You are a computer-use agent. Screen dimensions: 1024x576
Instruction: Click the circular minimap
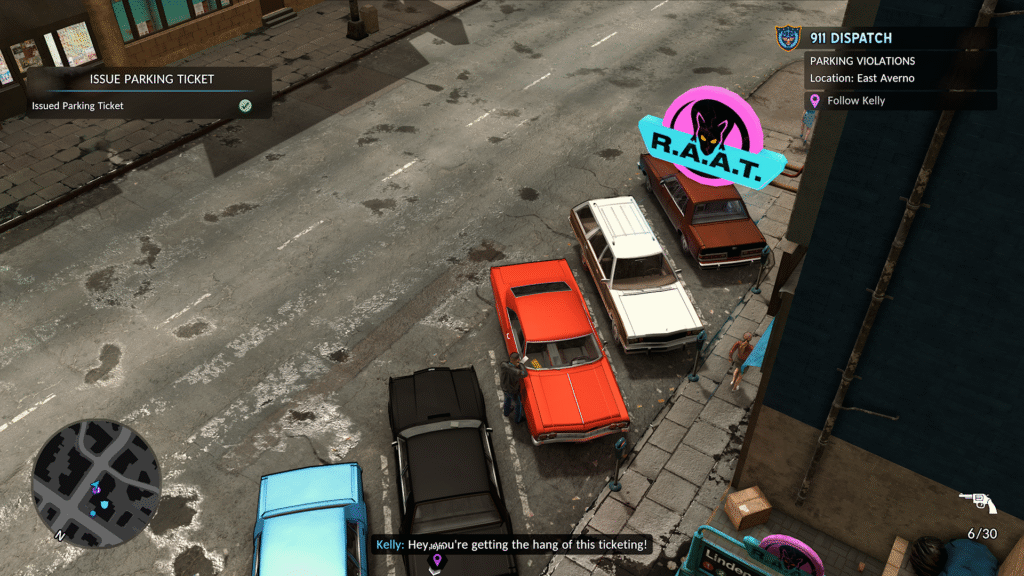(96, 483)
